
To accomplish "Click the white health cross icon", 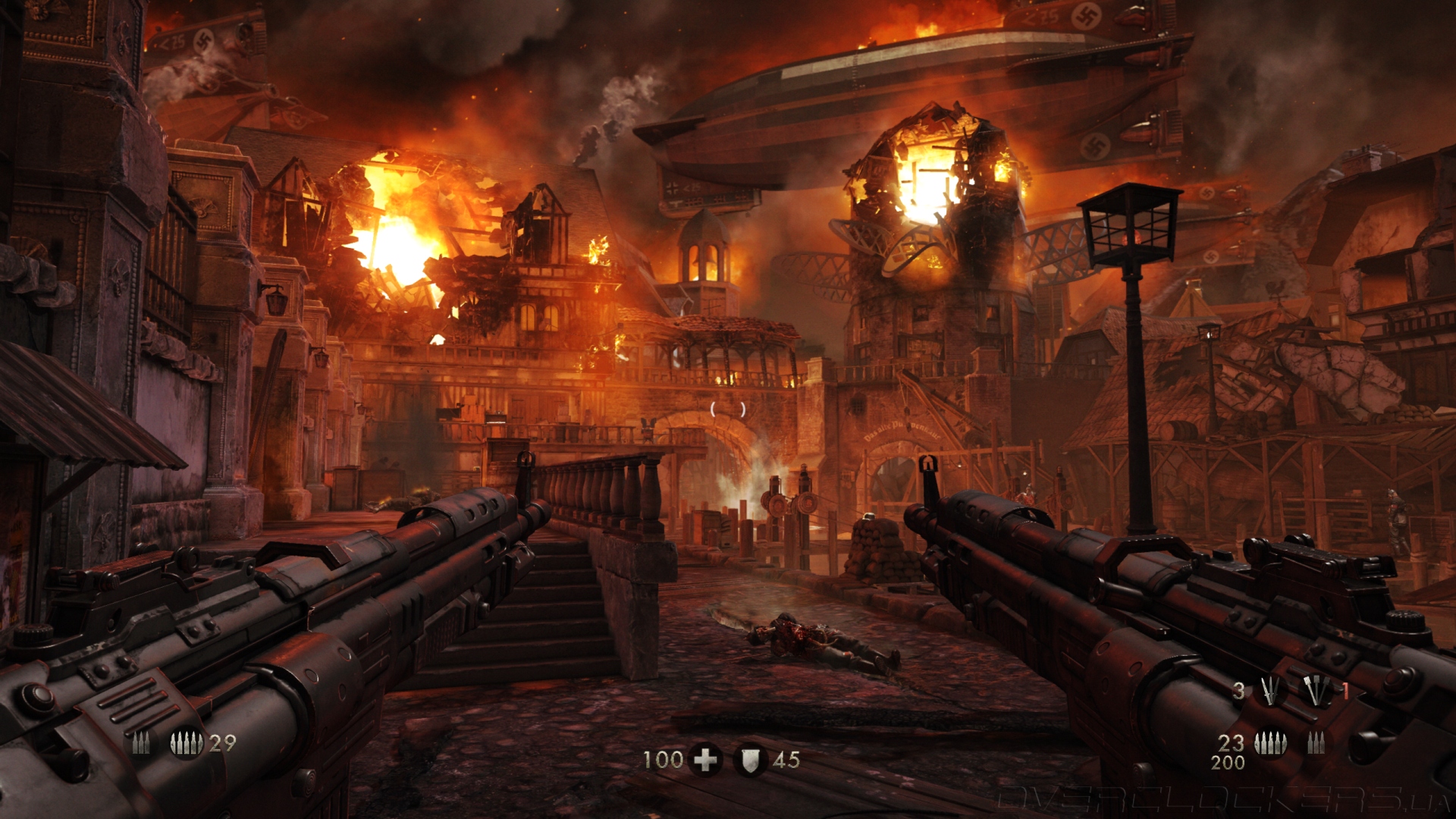I will [705, 760].
